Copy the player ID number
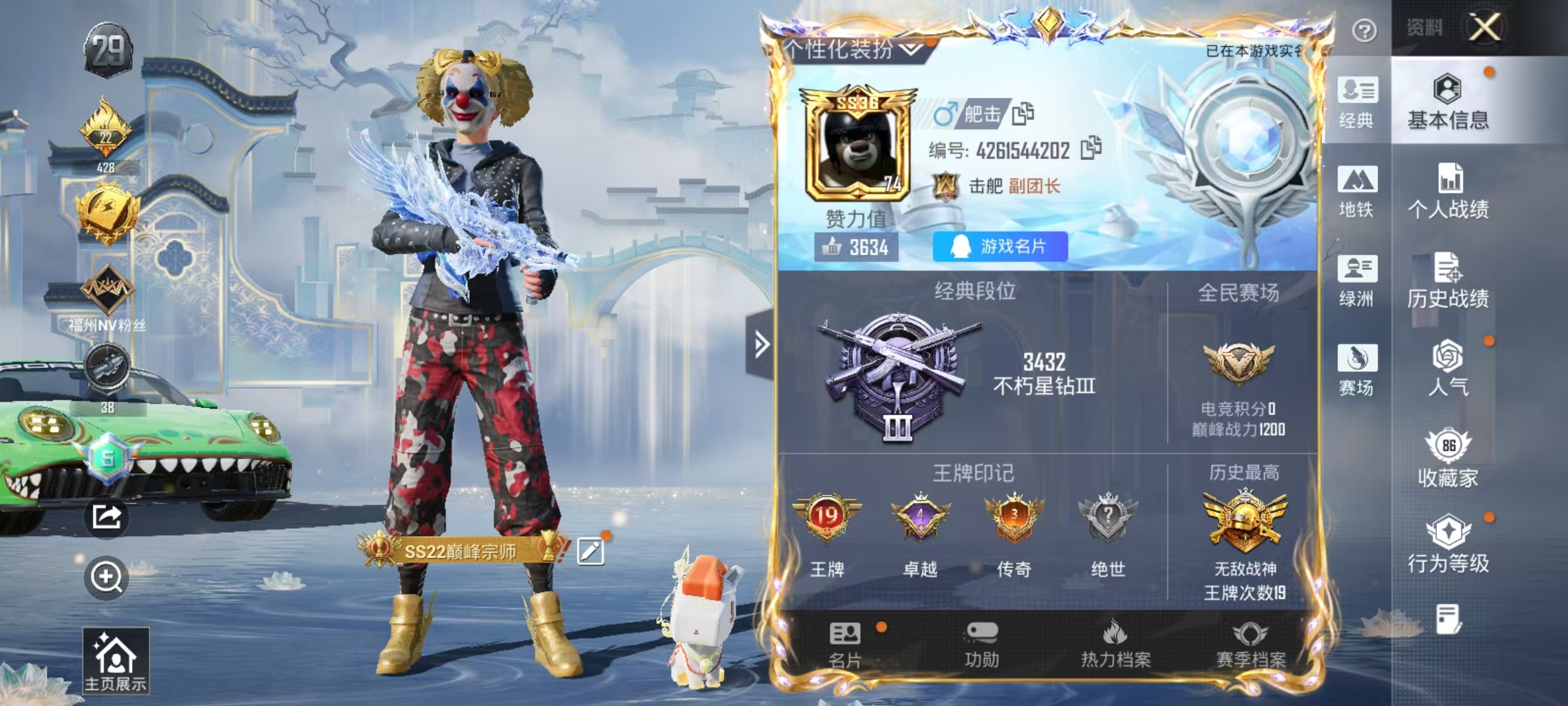Viewport: 1568px width, 706px height. click(x=1090, y=149)
